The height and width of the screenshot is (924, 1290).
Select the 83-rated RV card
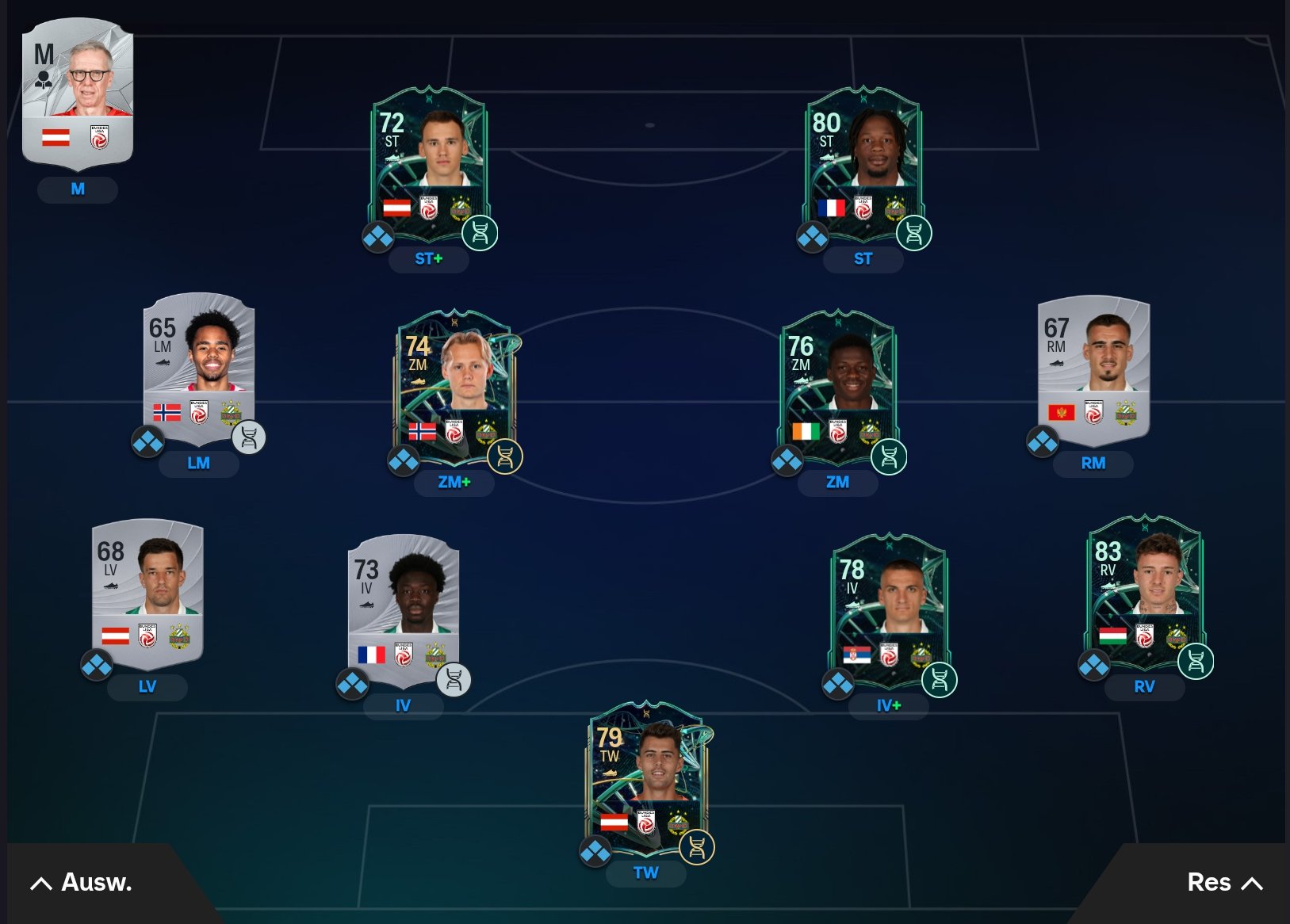(x=1144, y=592)
